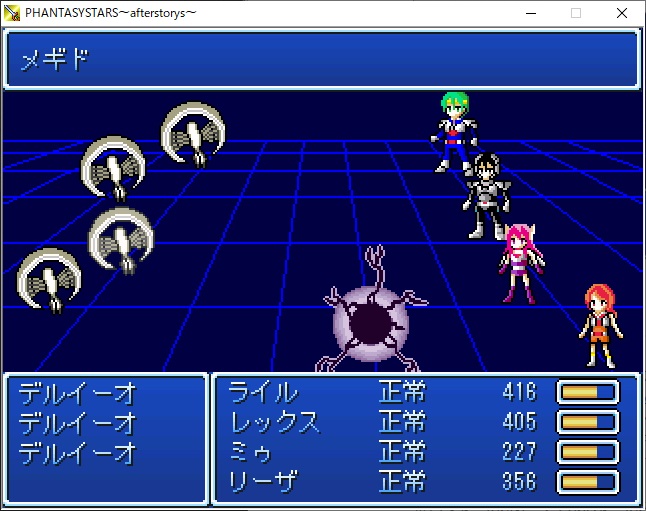Close the PHANTASYSTARS game window

[622, 13]
